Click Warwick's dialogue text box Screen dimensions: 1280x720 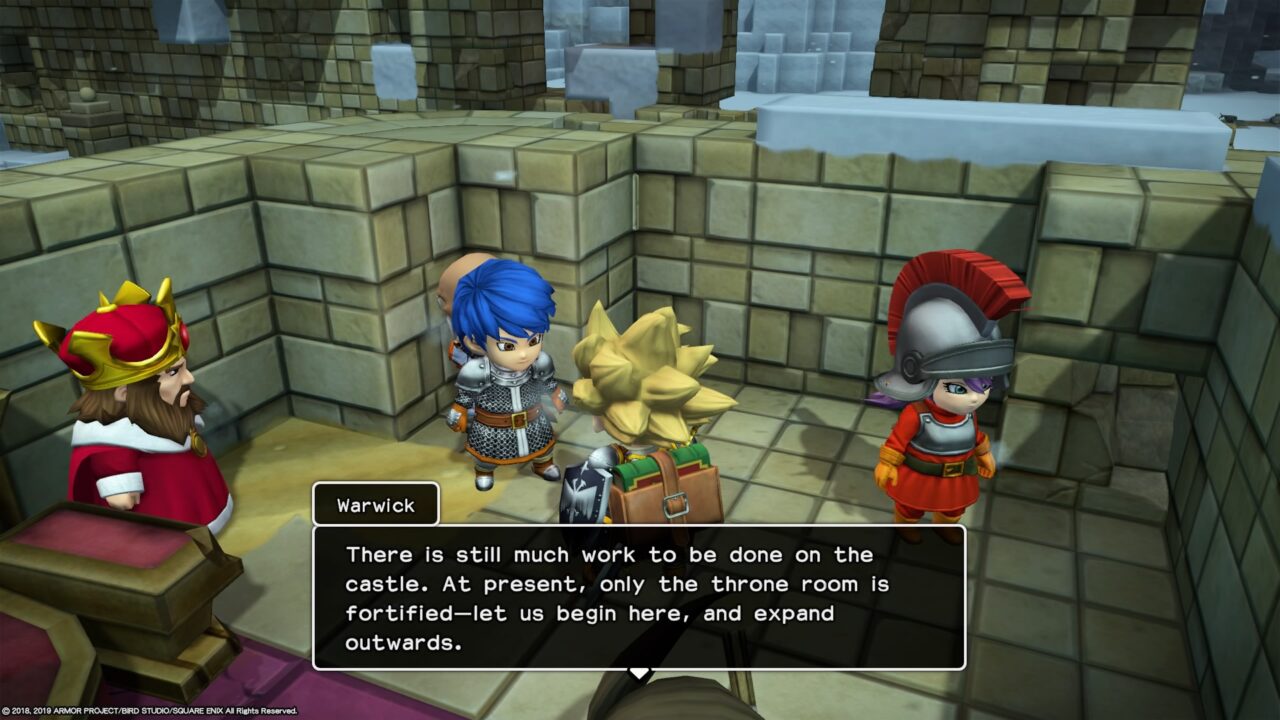pos(638,597)
